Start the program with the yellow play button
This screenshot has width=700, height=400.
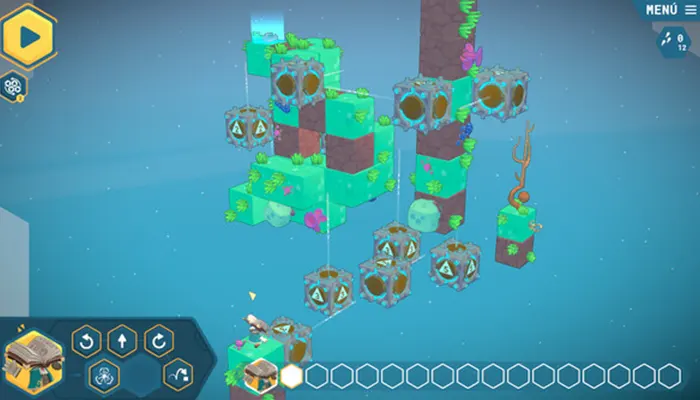pyautogui.click(x=28, y=36)
